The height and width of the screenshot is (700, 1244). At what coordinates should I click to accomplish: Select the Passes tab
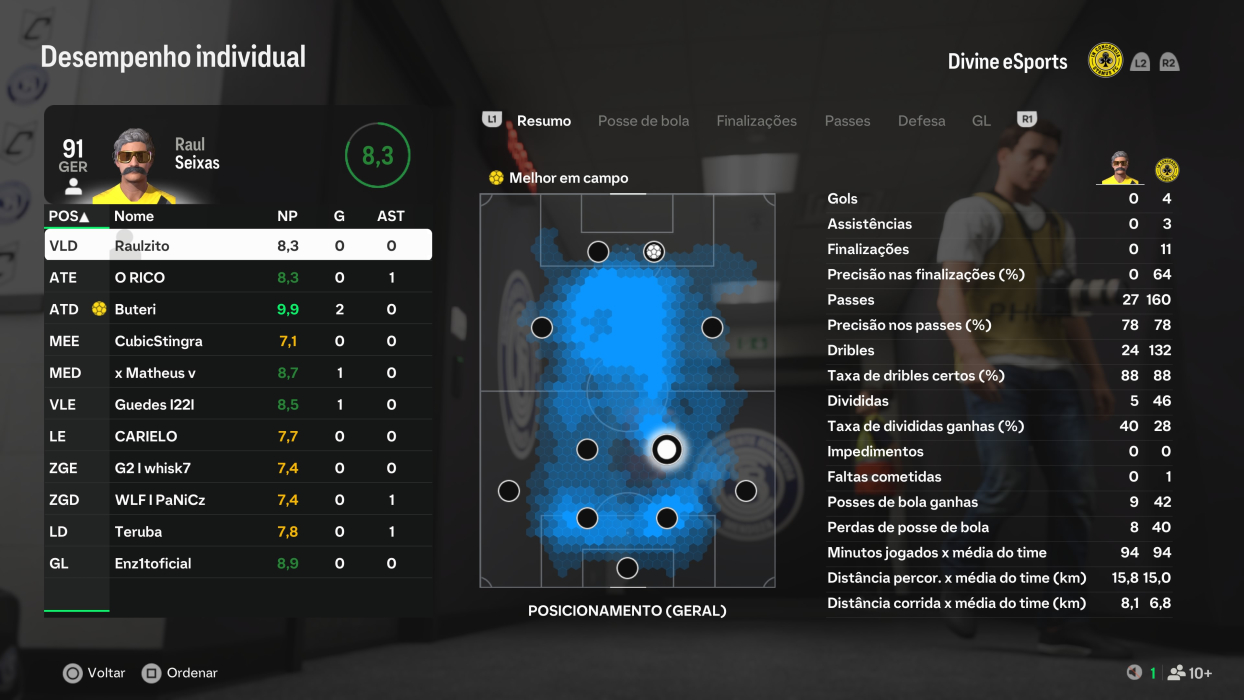click(x=847, y=121)
